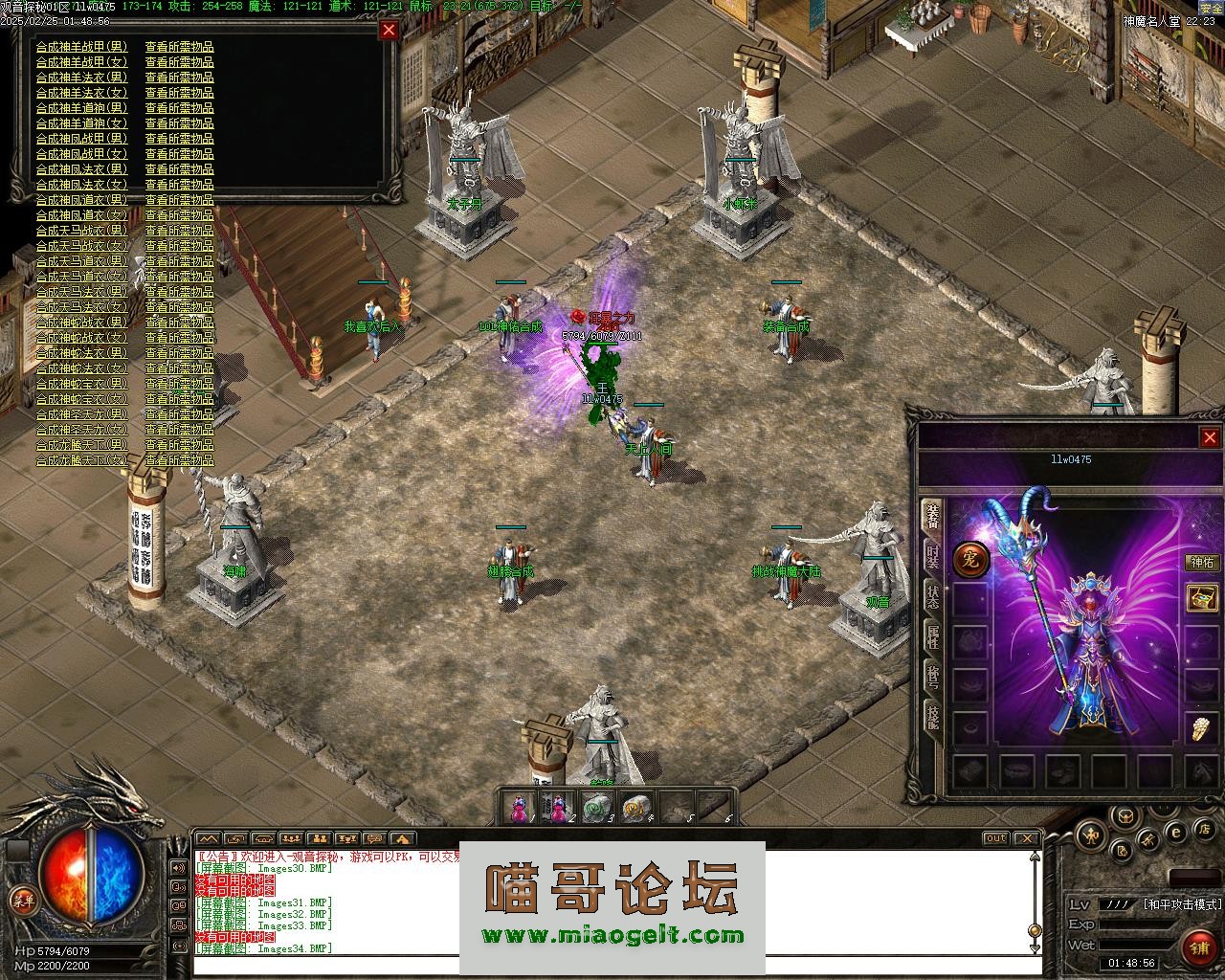This screenshot has width=1225, height=980.
Task: Click the round 宠 pet button
Action: point(970,560)
